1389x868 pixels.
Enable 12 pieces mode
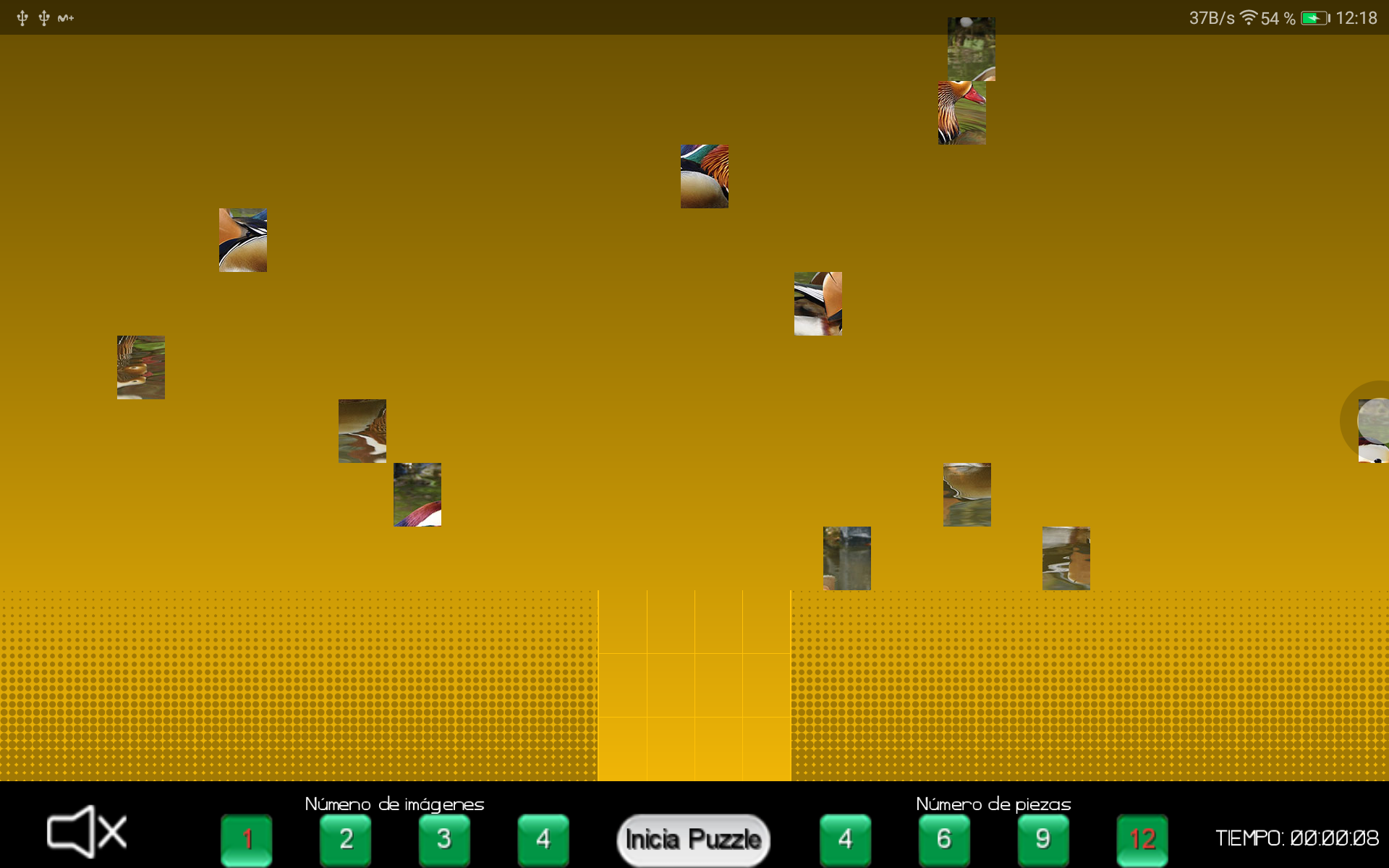[1142, 839]
